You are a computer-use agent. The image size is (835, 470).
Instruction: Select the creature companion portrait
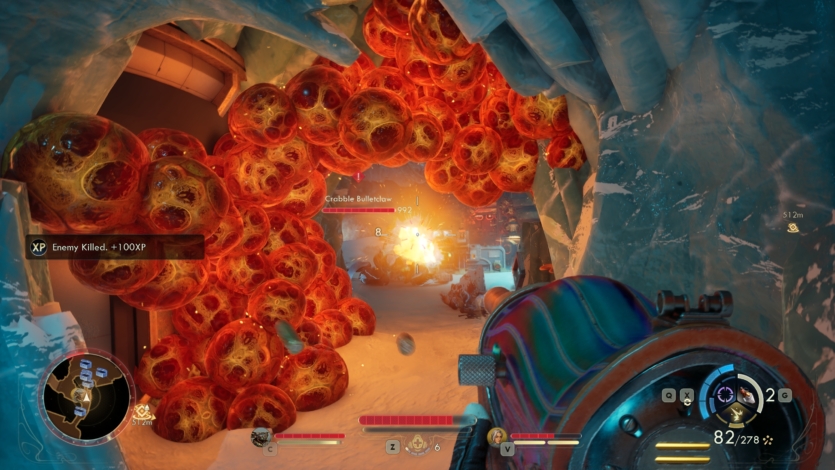tap(262, 436)
